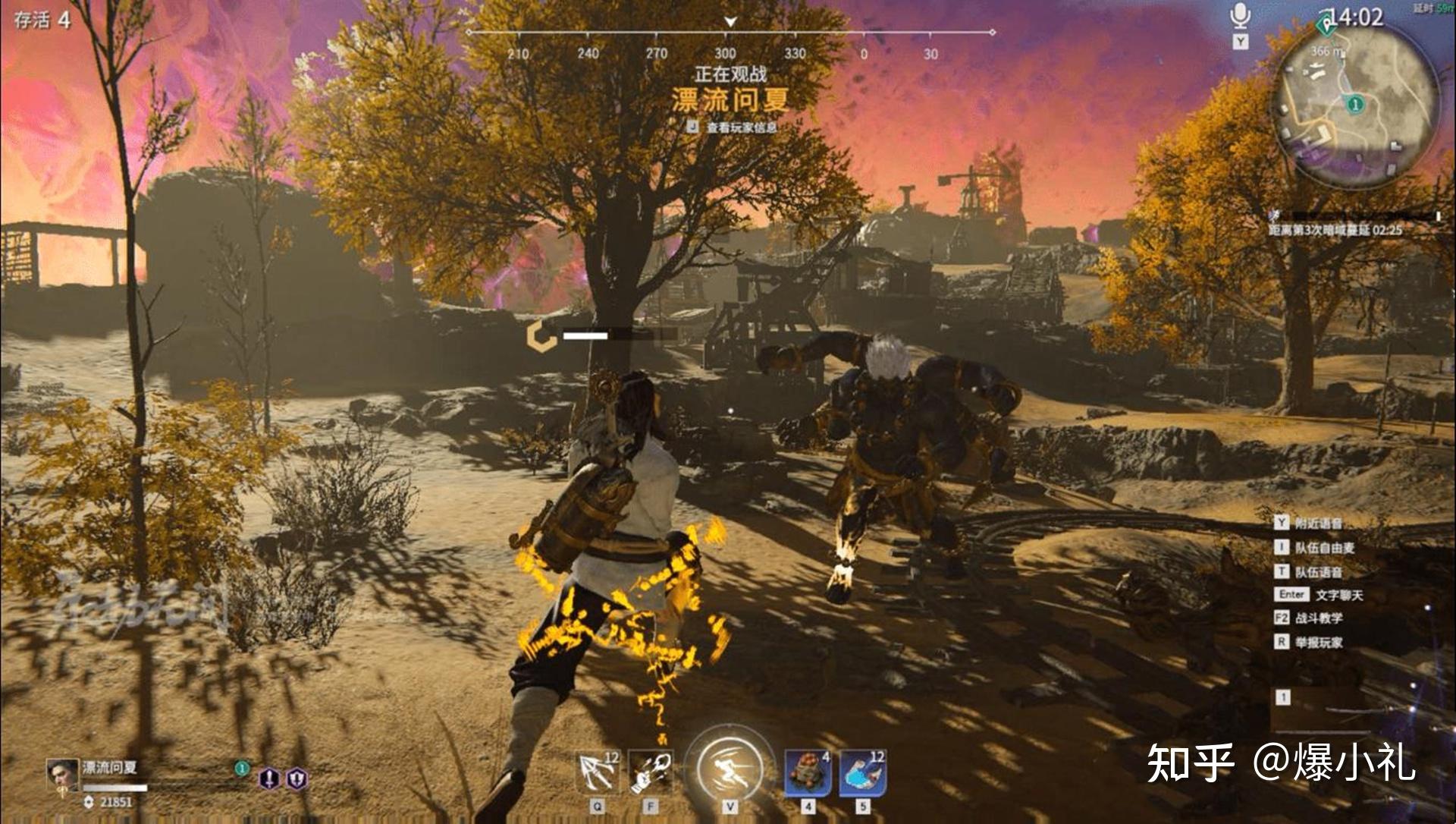Viewport: 1456px width, 824px height.
Task: Toggle the microphone voice icon
Action: (1240, 17)
